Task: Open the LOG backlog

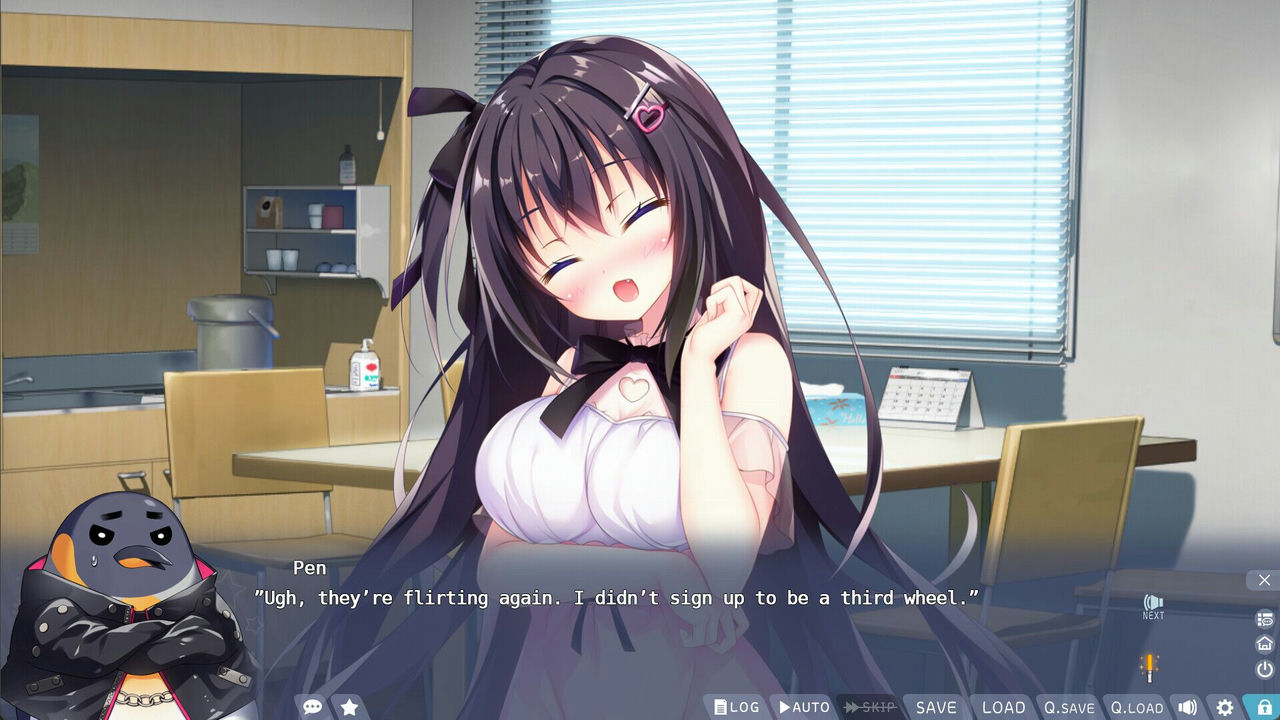Action: point(737,706)
